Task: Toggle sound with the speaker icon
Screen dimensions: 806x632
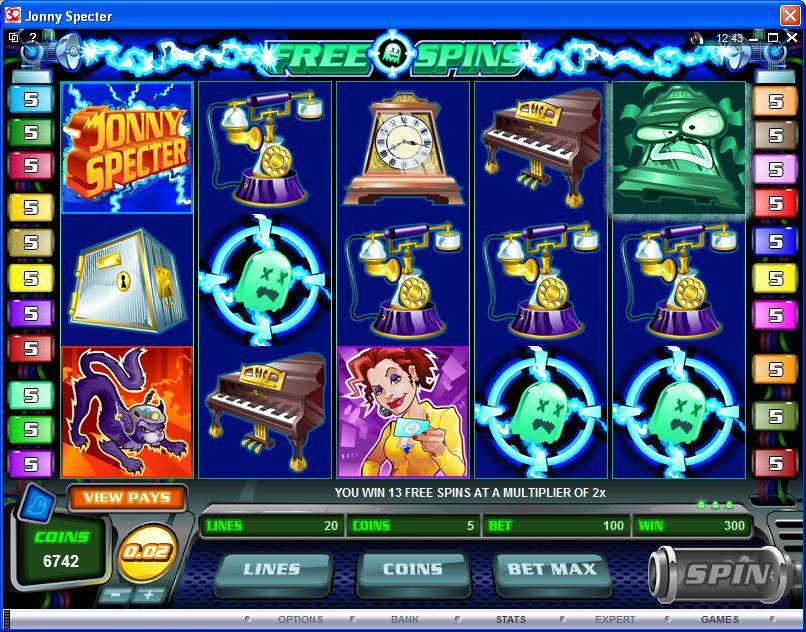Action: [697, 38]
